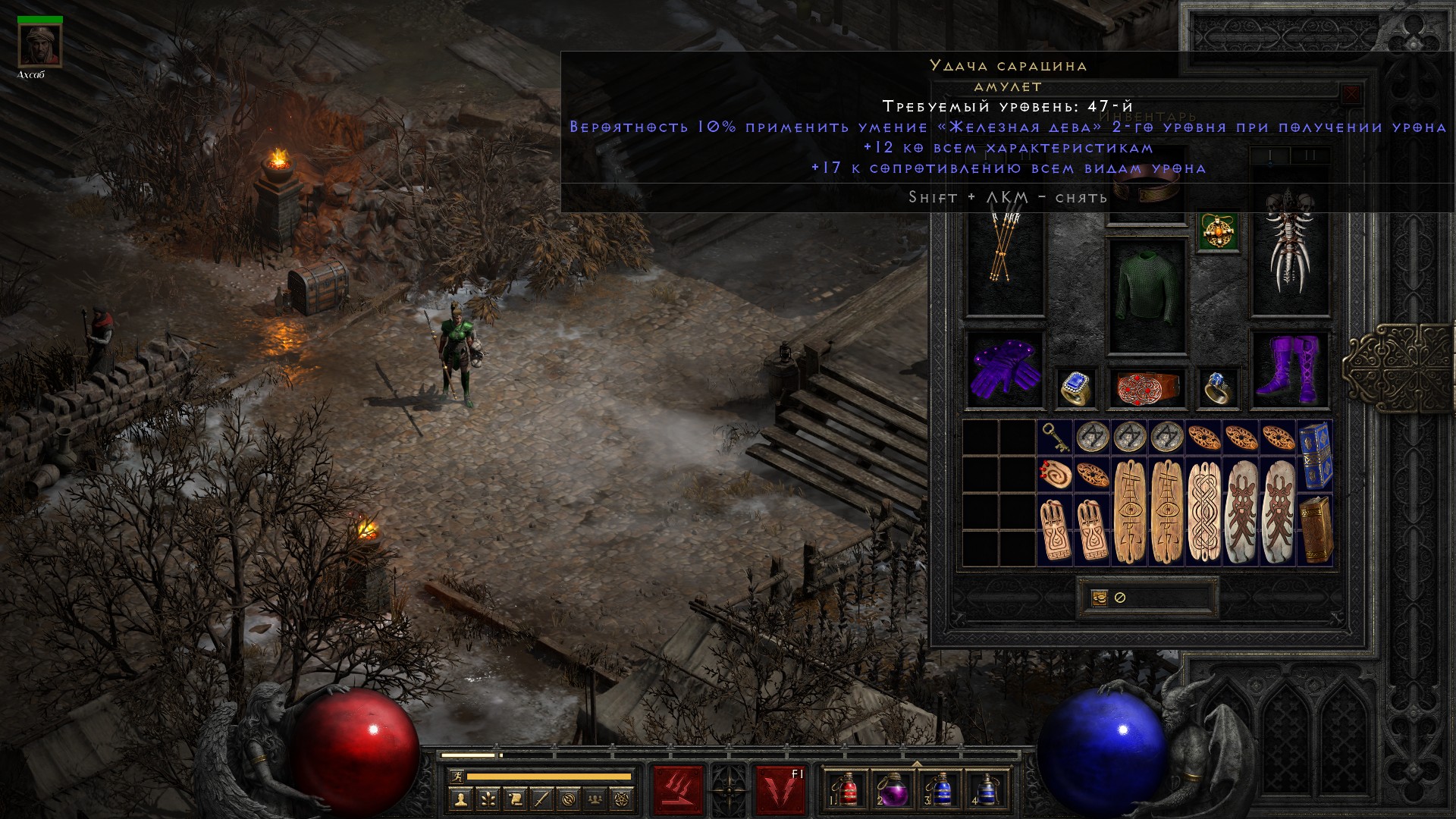Click the golden key in the inventory
This screenshot has height=819, width=1456.
(x=1055, y=438)
